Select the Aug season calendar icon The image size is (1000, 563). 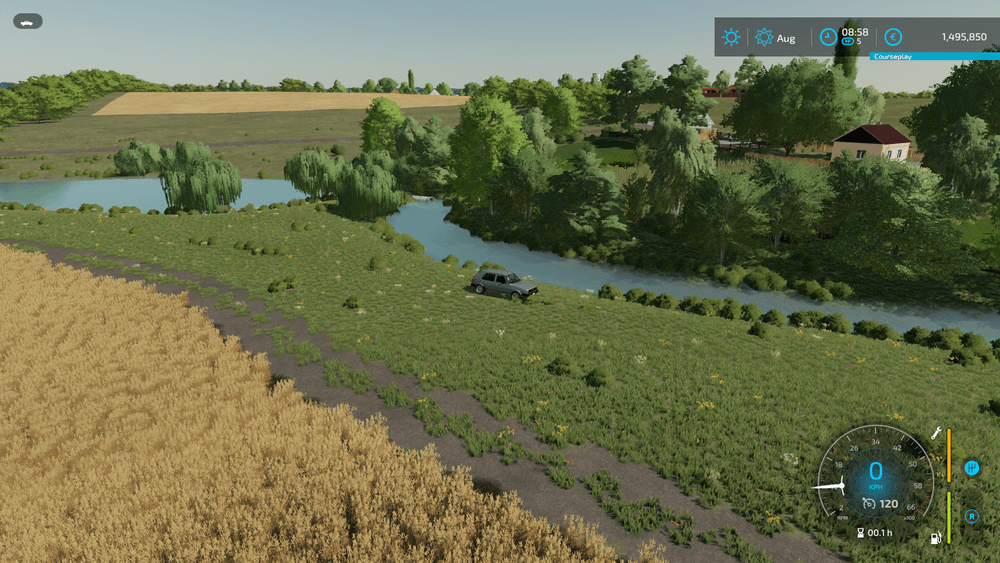(764, 37)
